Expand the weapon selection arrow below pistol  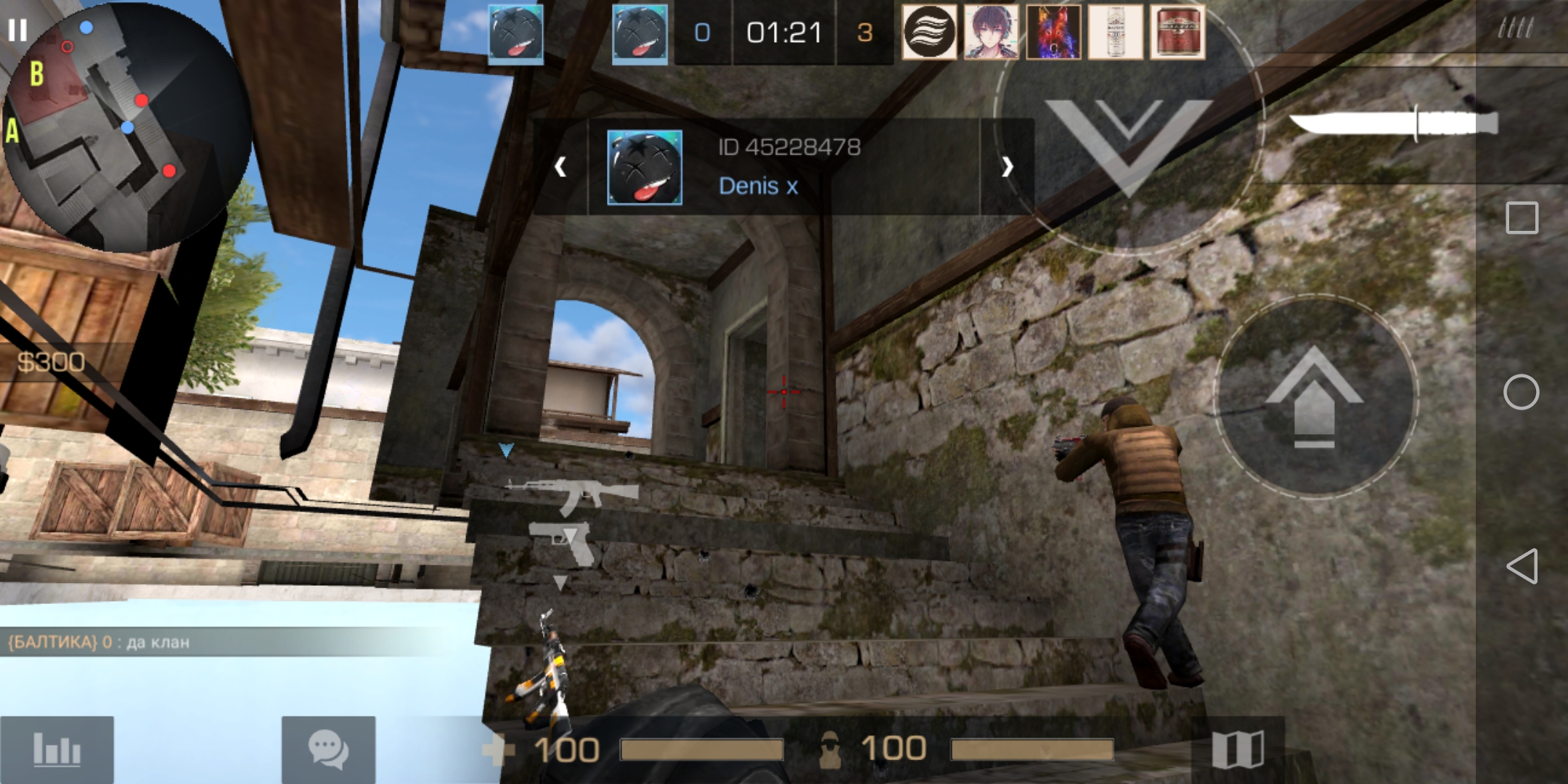(560, 581)
